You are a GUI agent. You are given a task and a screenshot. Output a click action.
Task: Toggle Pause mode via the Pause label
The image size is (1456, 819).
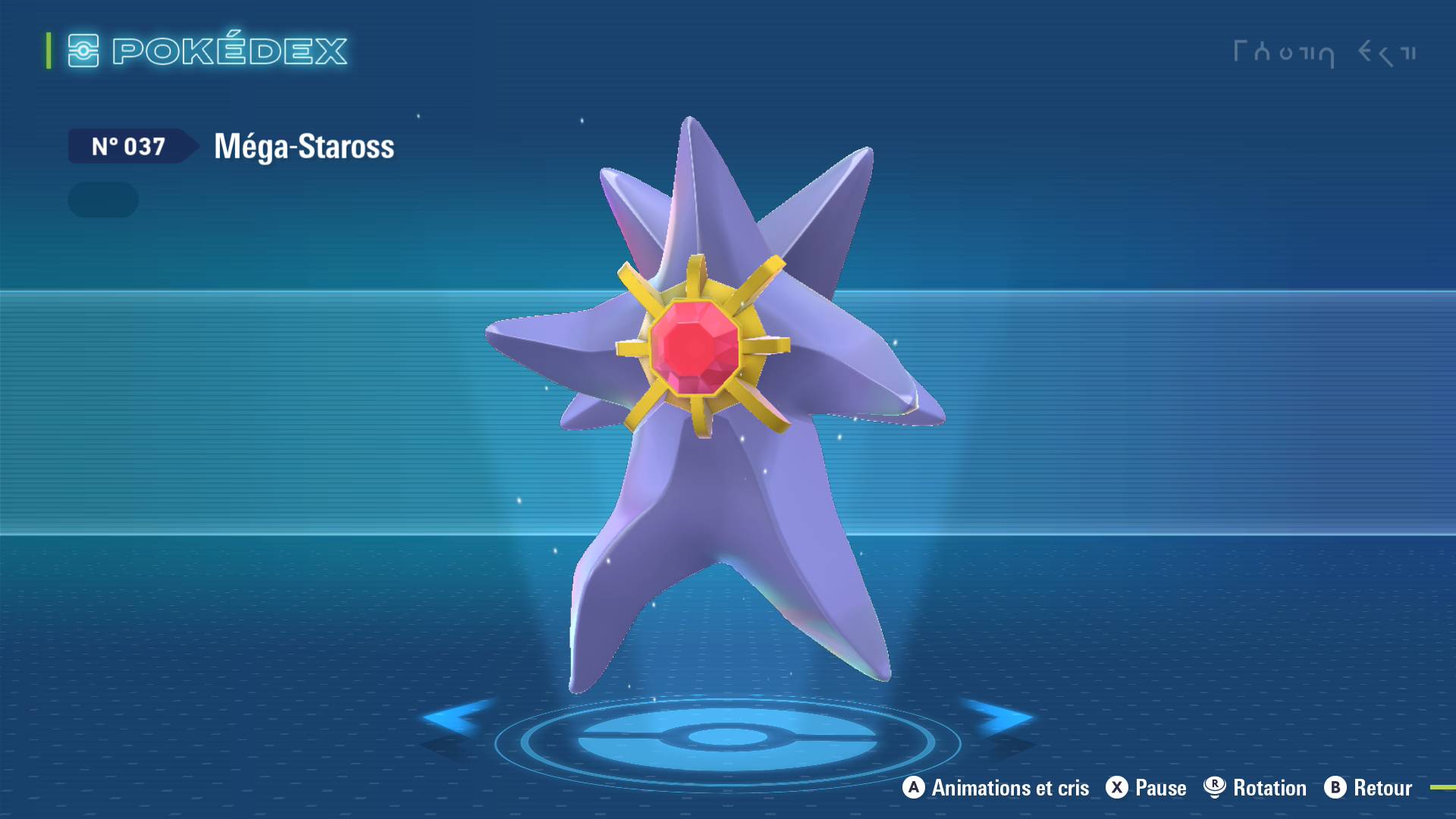pyautogui.click(x=1160, y=788)
